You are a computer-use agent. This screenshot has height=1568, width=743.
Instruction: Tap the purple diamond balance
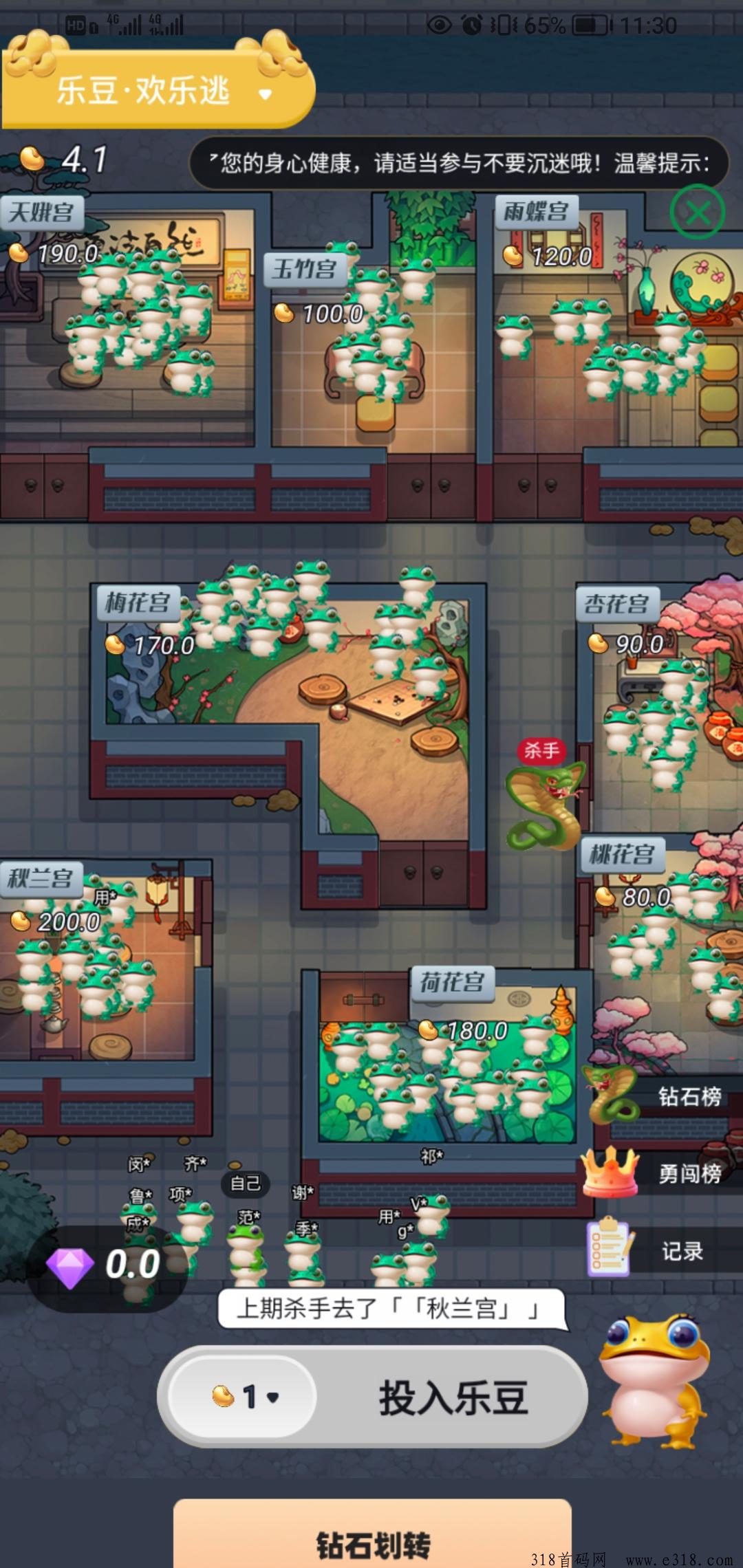point(103,1265)
